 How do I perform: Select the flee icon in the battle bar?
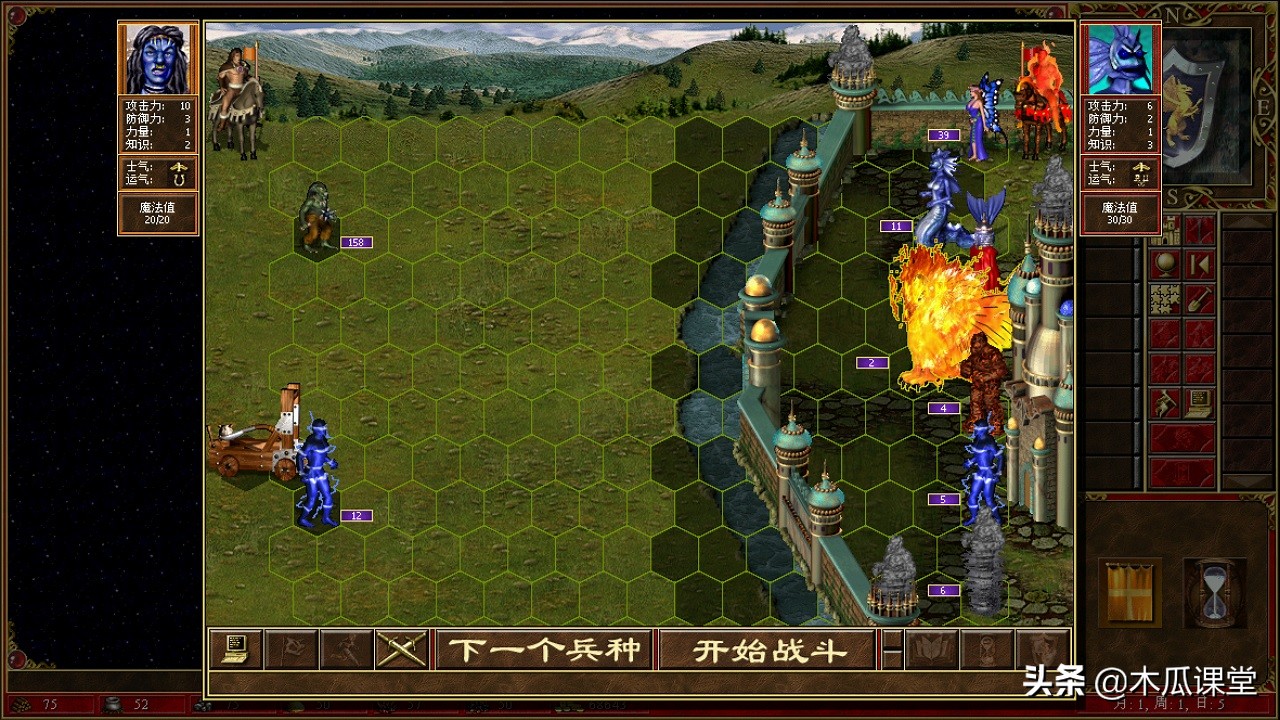[x=345, y=648]
